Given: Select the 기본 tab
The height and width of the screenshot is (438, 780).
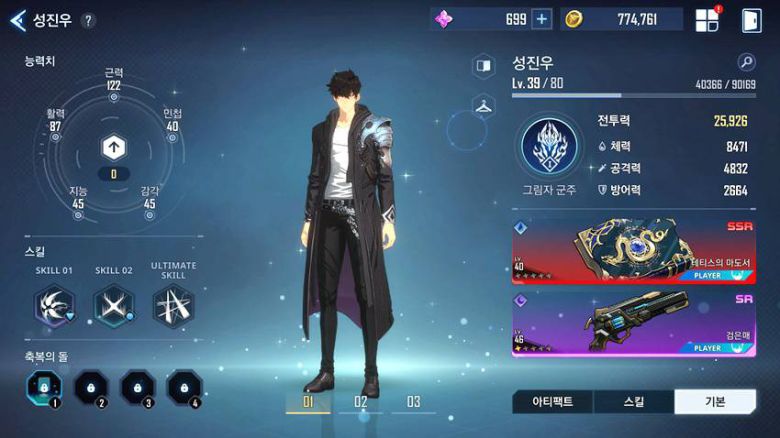Looking at the screenshot, I should (x=714, y=402).
